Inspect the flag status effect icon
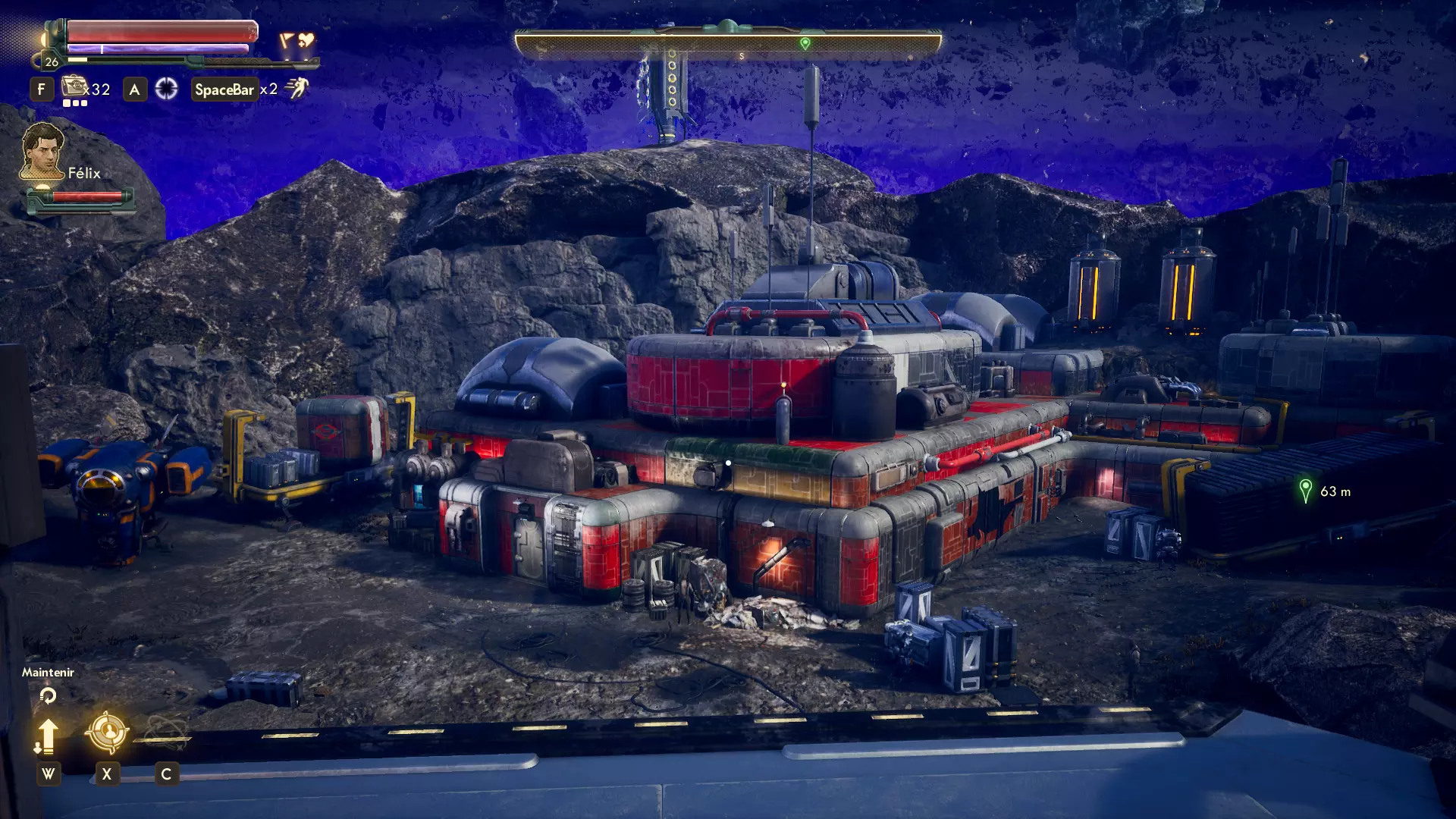The width and height of the screenshot is (1456, 819). 287,40
